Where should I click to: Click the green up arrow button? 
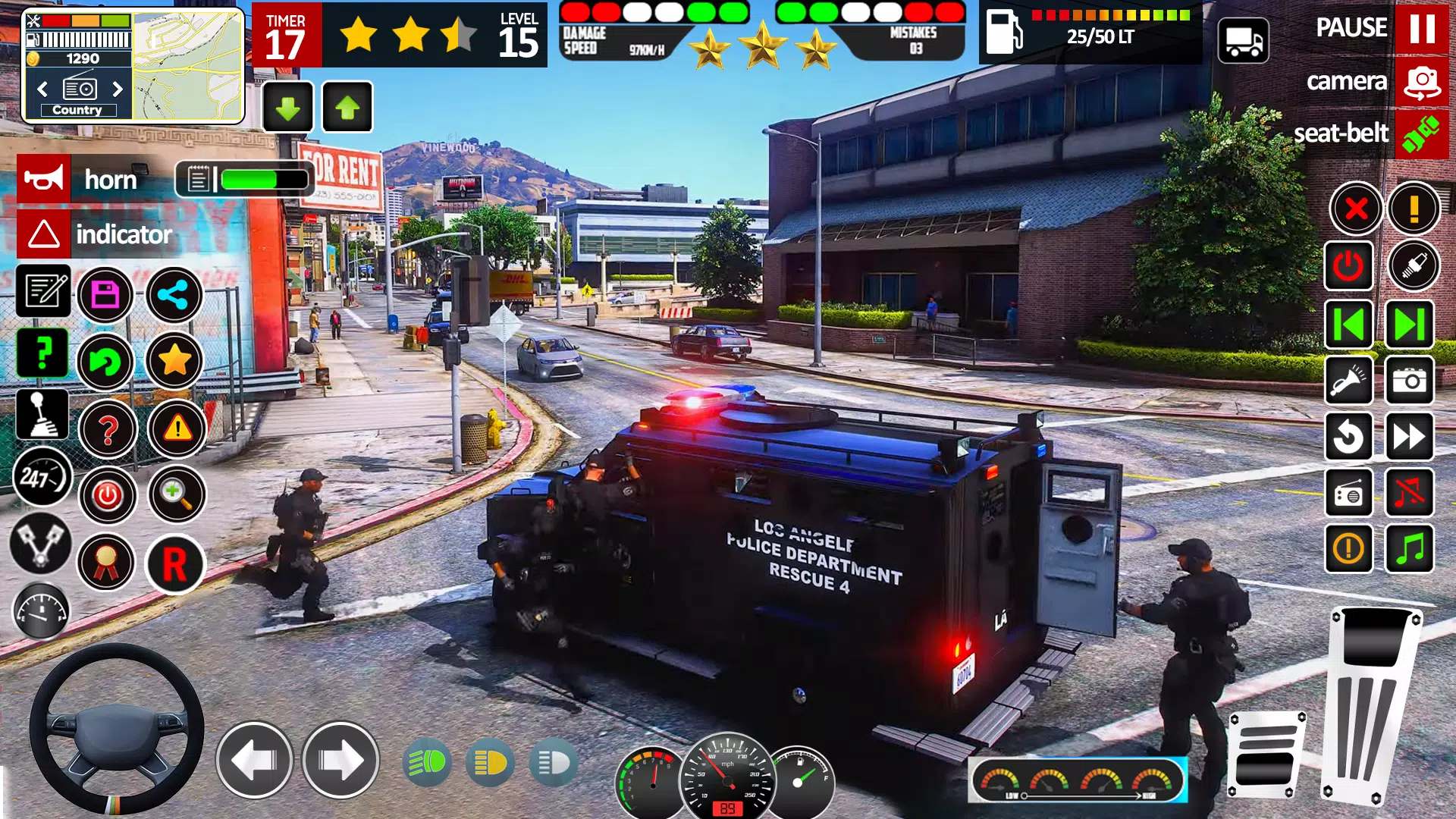(x=347, y=108)
